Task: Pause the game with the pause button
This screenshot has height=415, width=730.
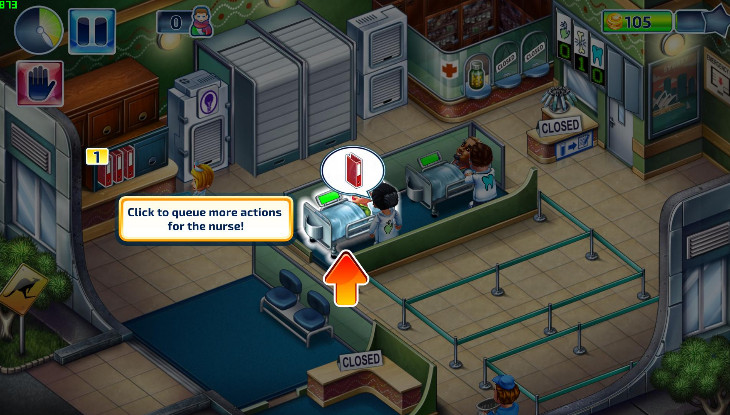Action: pyautogui.click(x=85, y=29)
